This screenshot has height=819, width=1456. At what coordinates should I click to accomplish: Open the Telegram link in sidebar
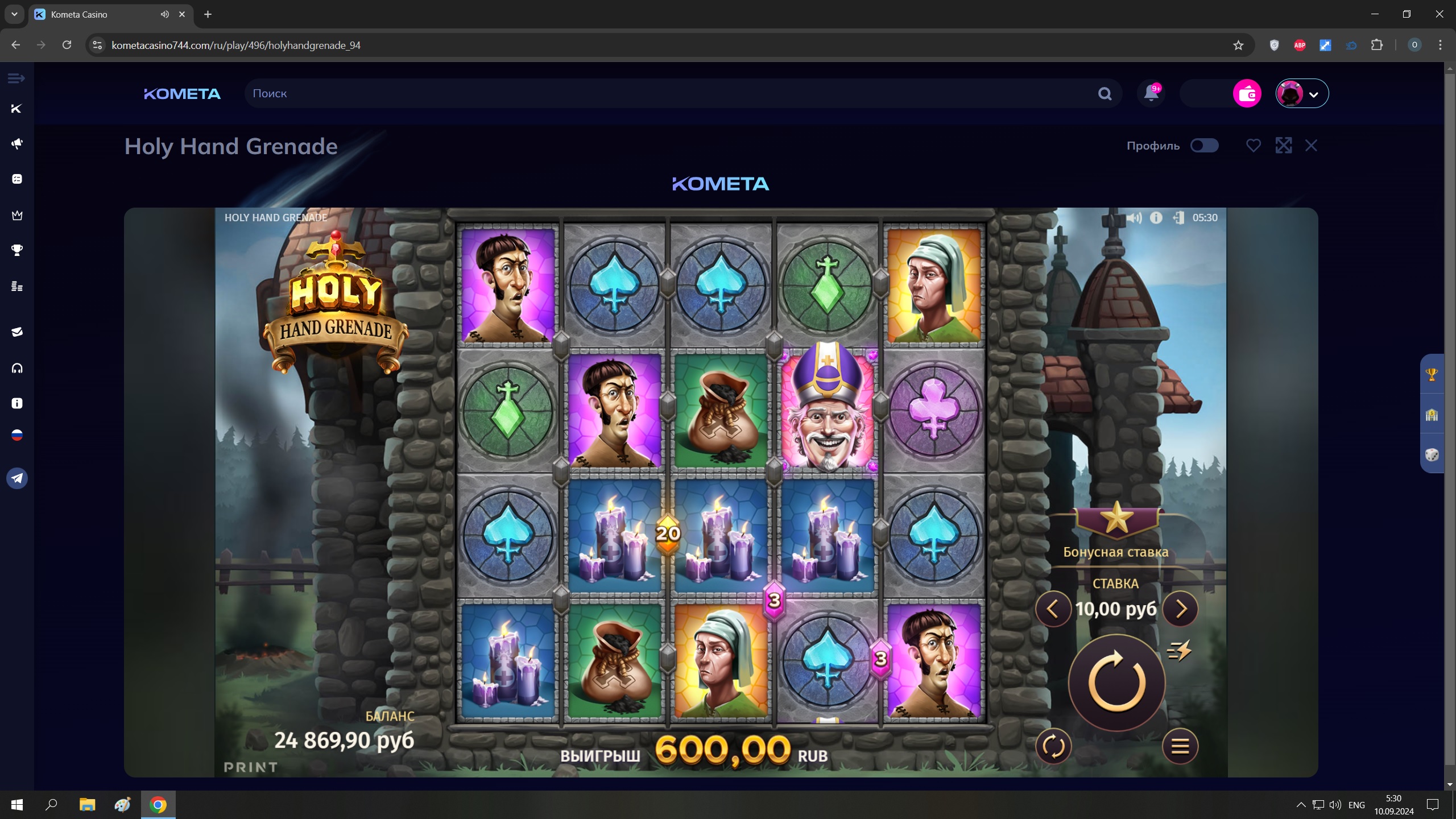[x=17, y=478]
